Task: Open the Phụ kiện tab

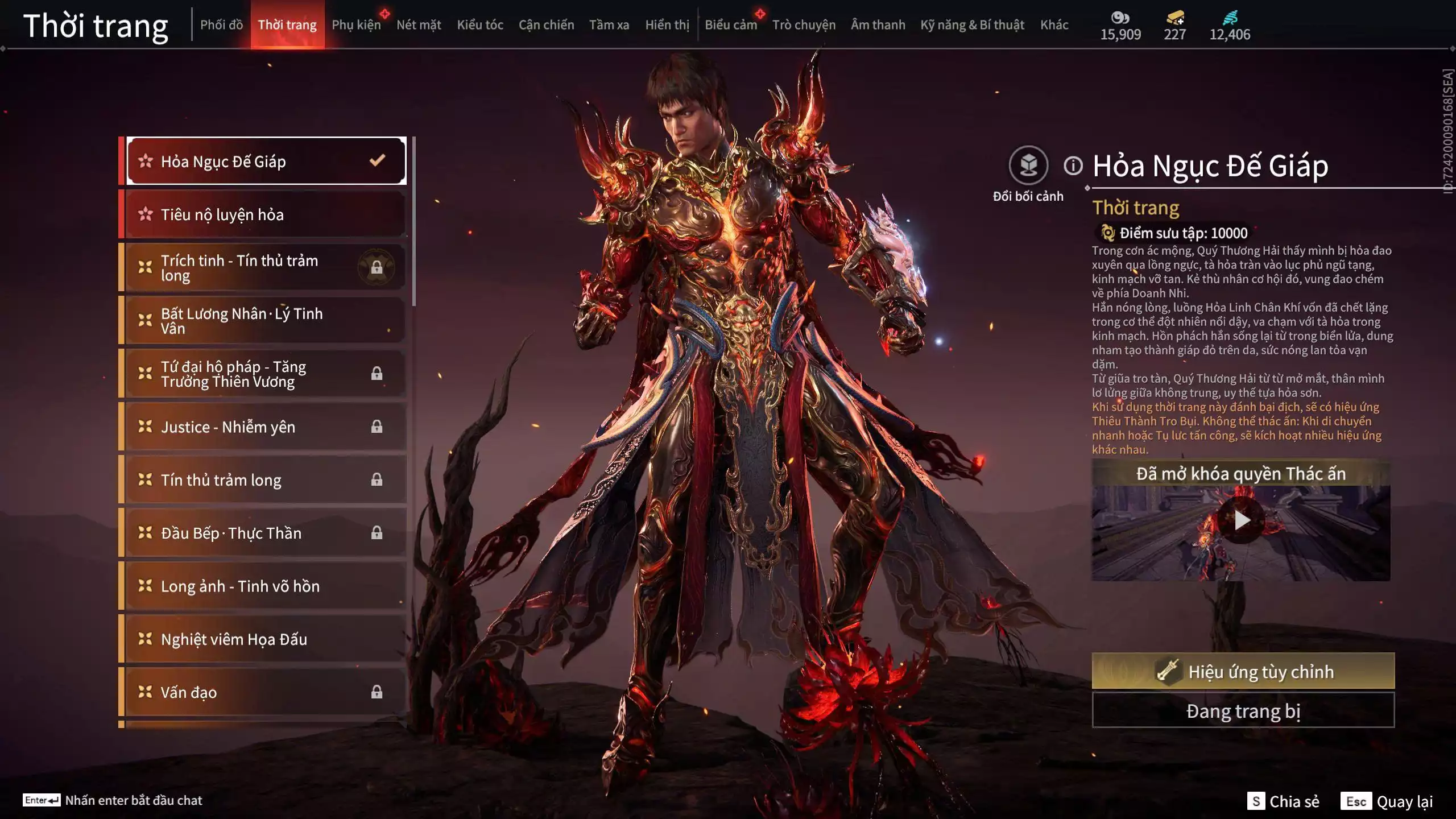Action: (x=356, y=25)
